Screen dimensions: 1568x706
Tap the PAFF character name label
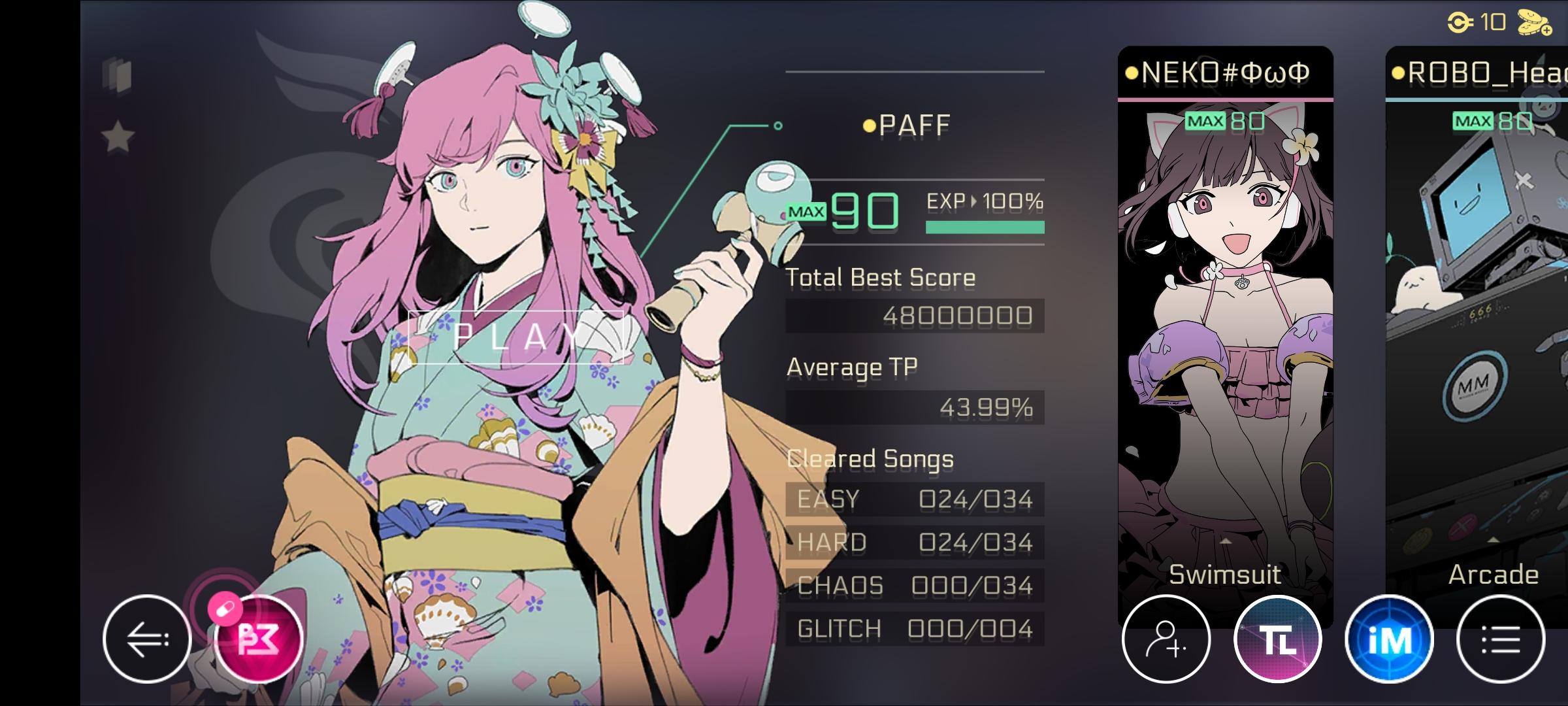pos(911,124)
